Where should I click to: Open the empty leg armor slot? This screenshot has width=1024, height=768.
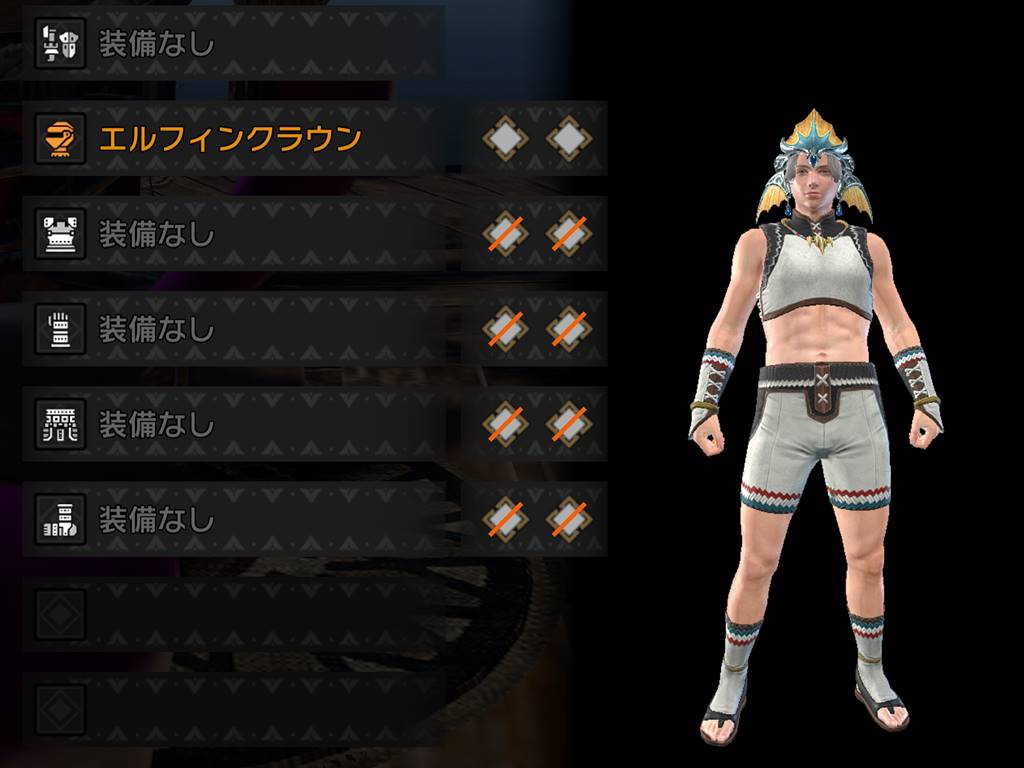(232, 519)
